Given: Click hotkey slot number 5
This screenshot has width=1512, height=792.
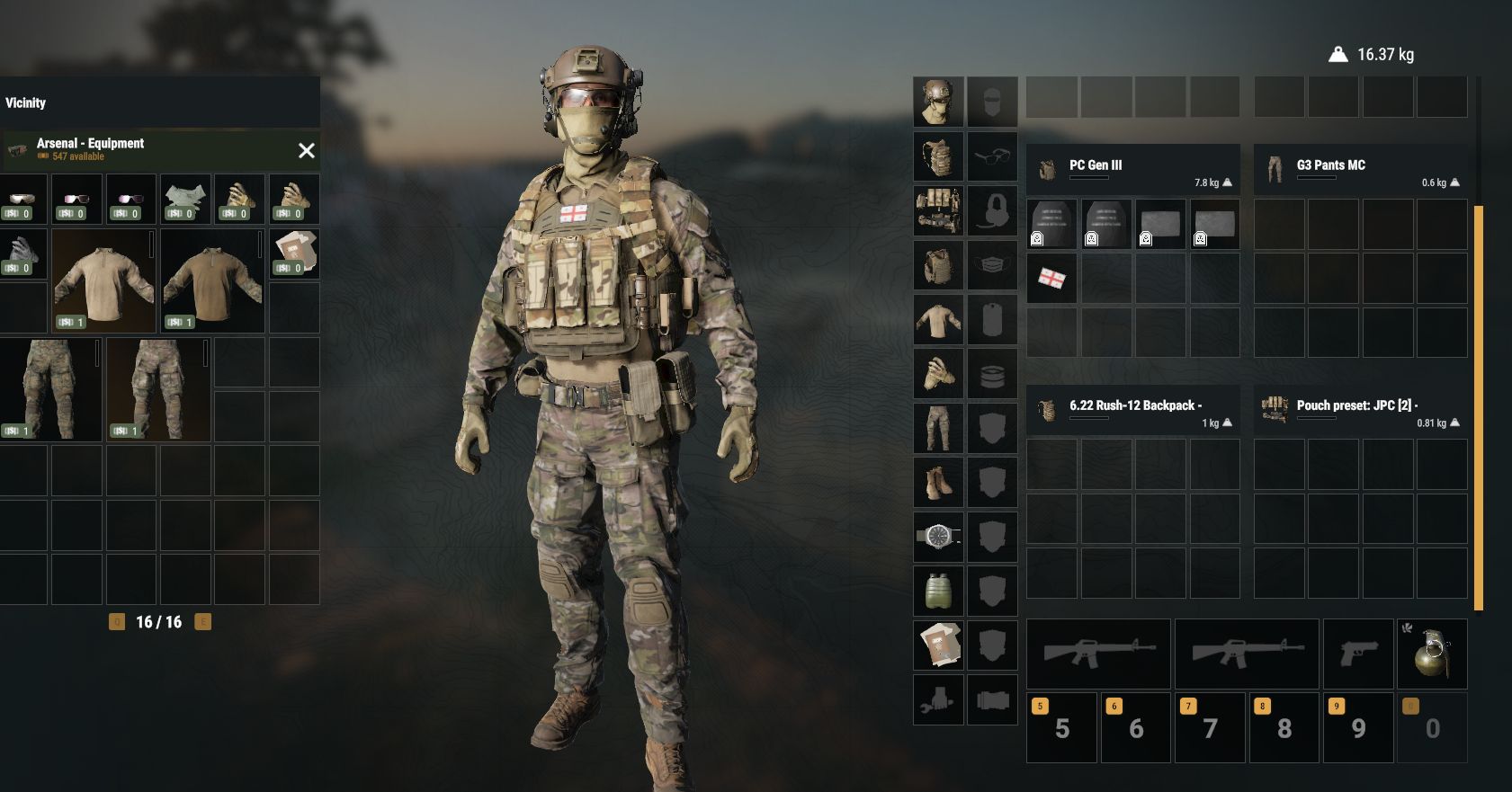Looking at the screenshot, I should point(1061,726).
